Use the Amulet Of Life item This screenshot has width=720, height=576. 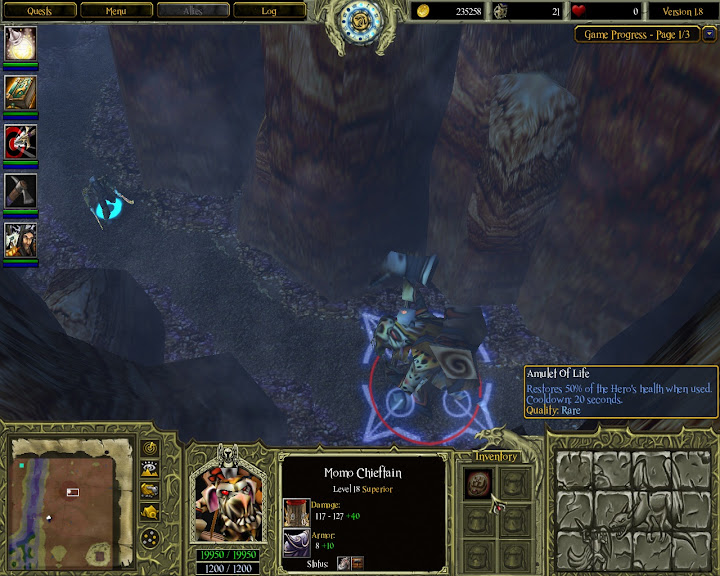(x=477, y=483)
